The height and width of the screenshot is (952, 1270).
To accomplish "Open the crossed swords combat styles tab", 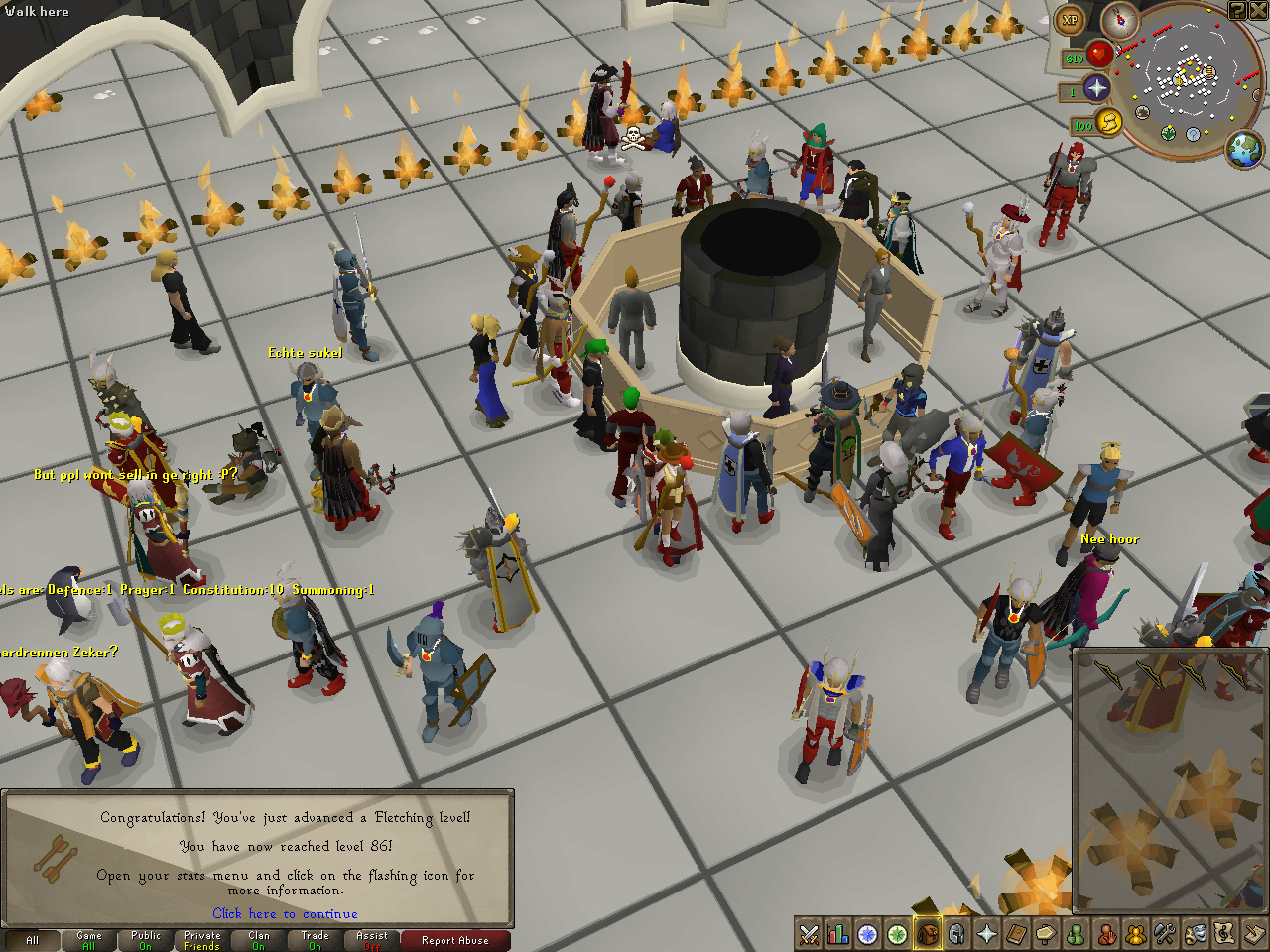I will pyautogui.click(x=809, y=934).
